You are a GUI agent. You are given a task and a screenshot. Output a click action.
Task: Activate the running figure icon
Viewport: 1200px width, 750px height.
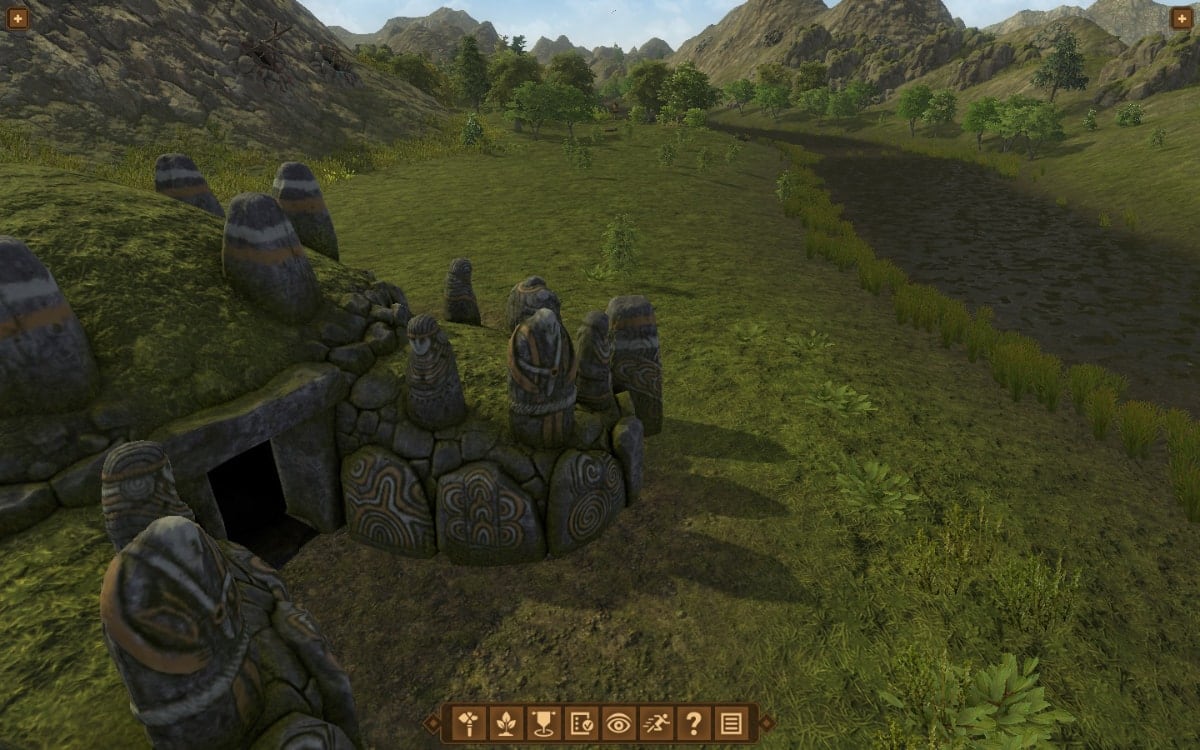tap(656, 722)
